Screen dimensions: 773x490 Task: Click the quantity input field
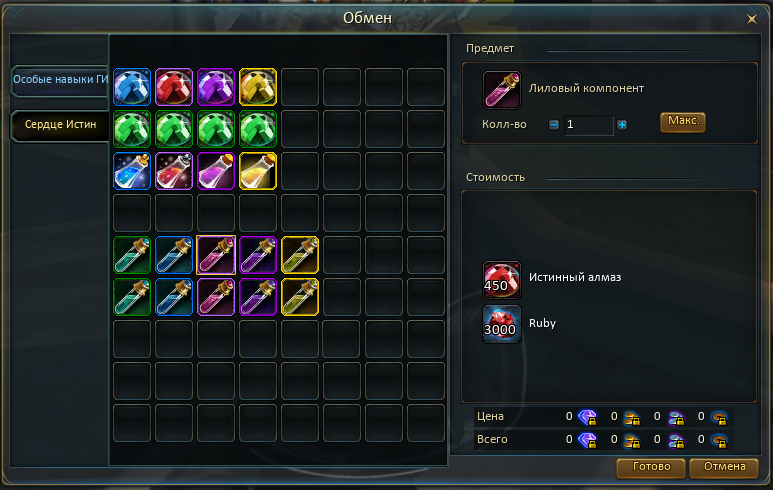[x=588, y=125]
